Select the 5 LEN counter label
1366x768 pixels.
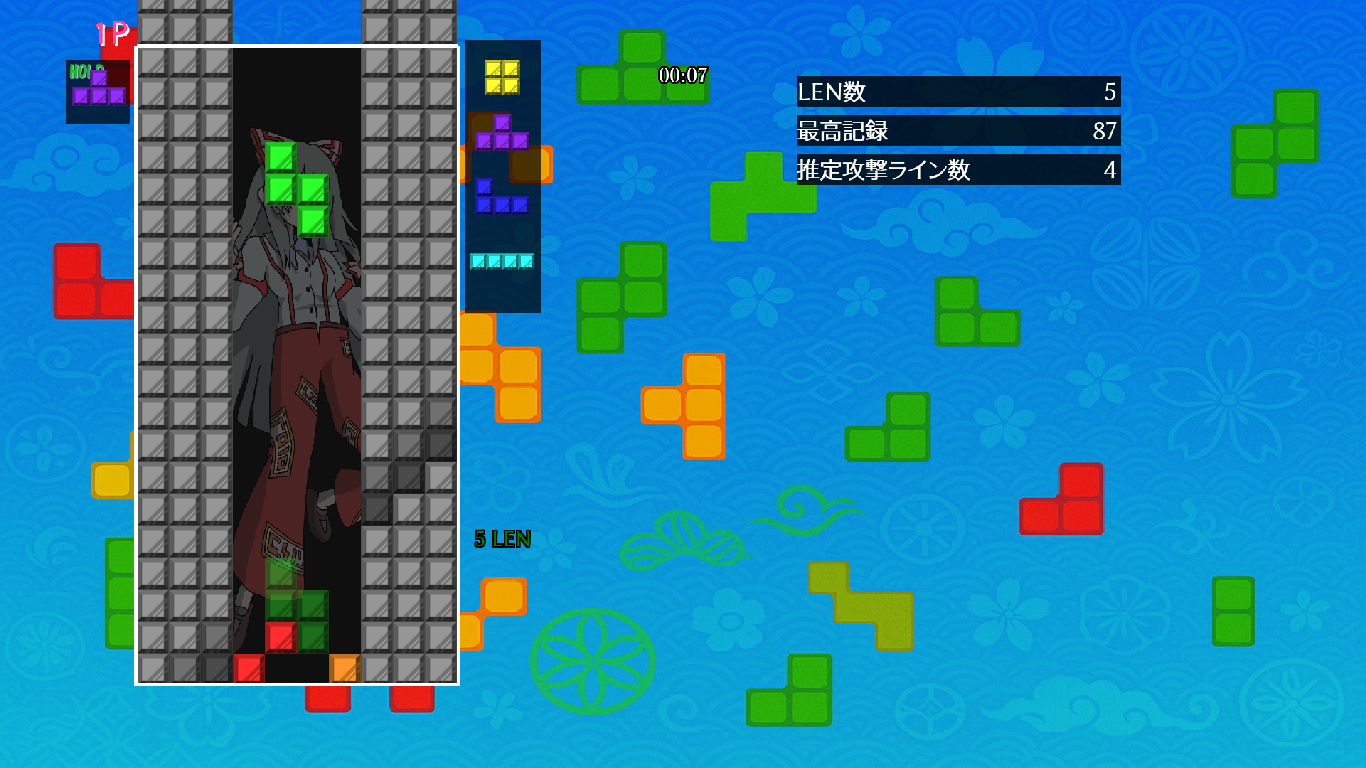502,537
